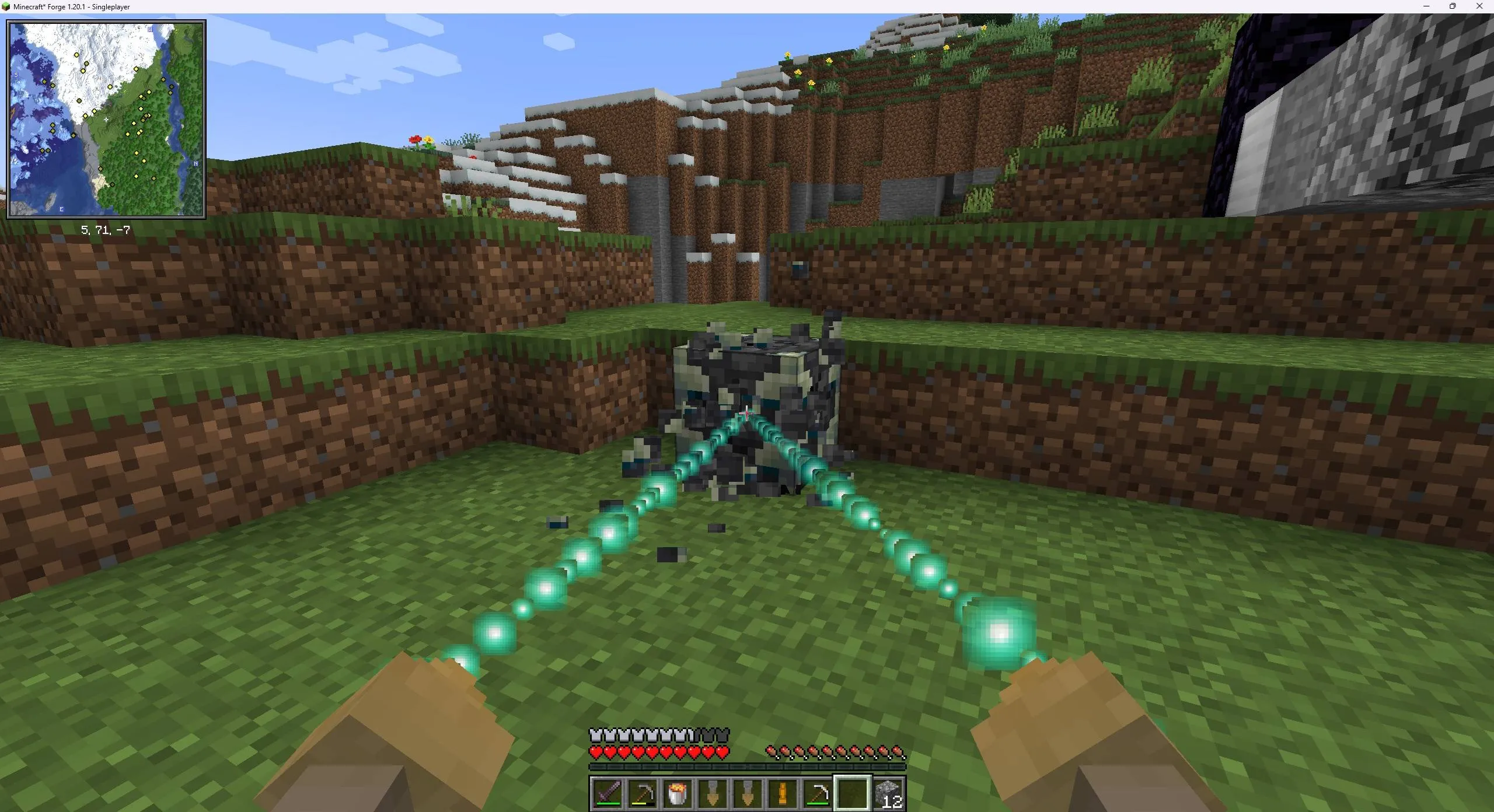Image resolution: width=1494 pixels, height=812 pixels.
Task: Click the N direction label on the minimap
Action: coord(196,164)
